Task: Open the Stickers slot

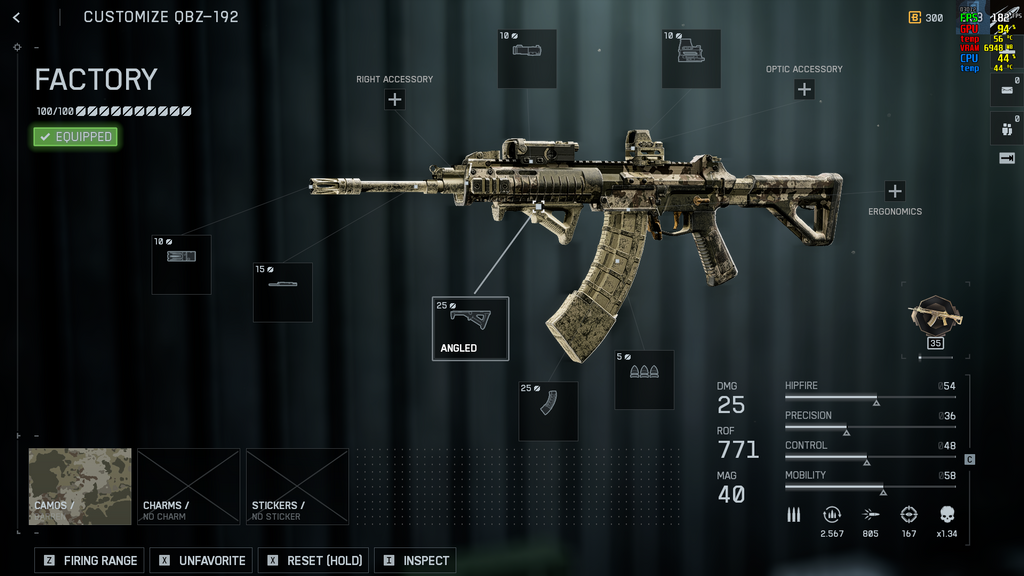Action: 297,486
